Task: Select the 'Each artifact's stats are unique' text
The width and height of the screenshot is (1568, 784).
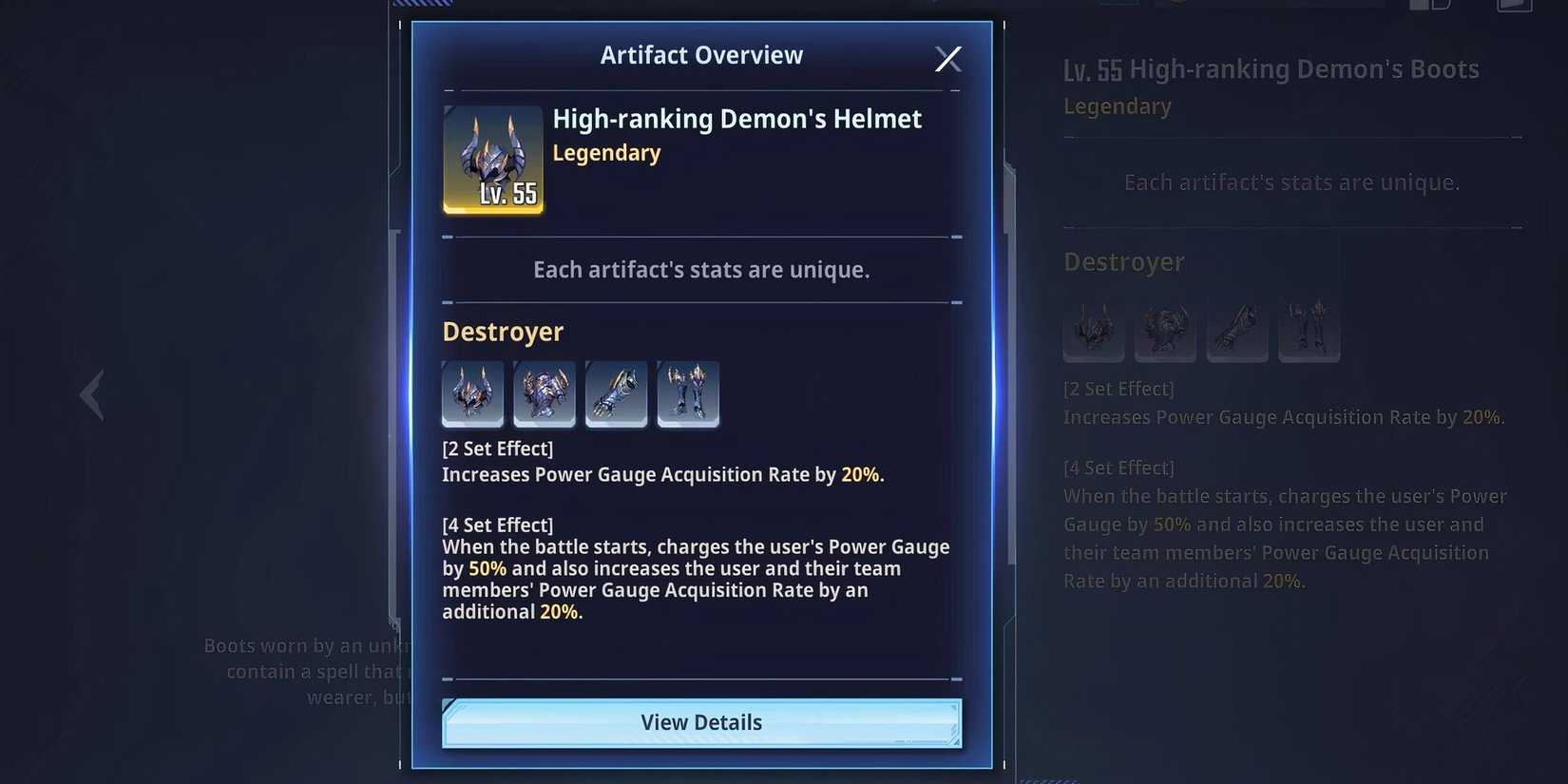Action: [701, 269]
